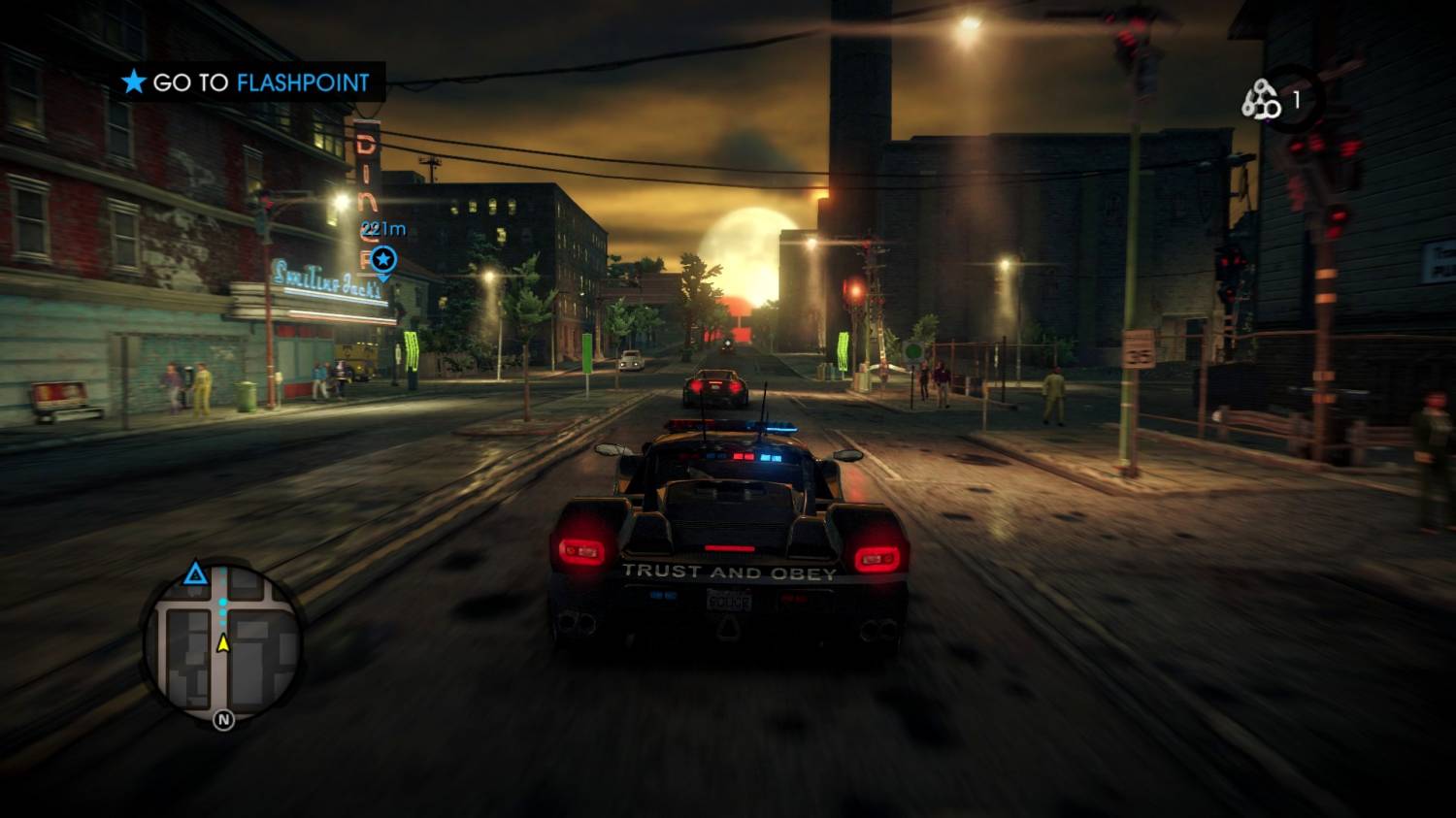Select the blue star waypoint marker
This screenshot has height=818, width=1456.
point(384,259)
